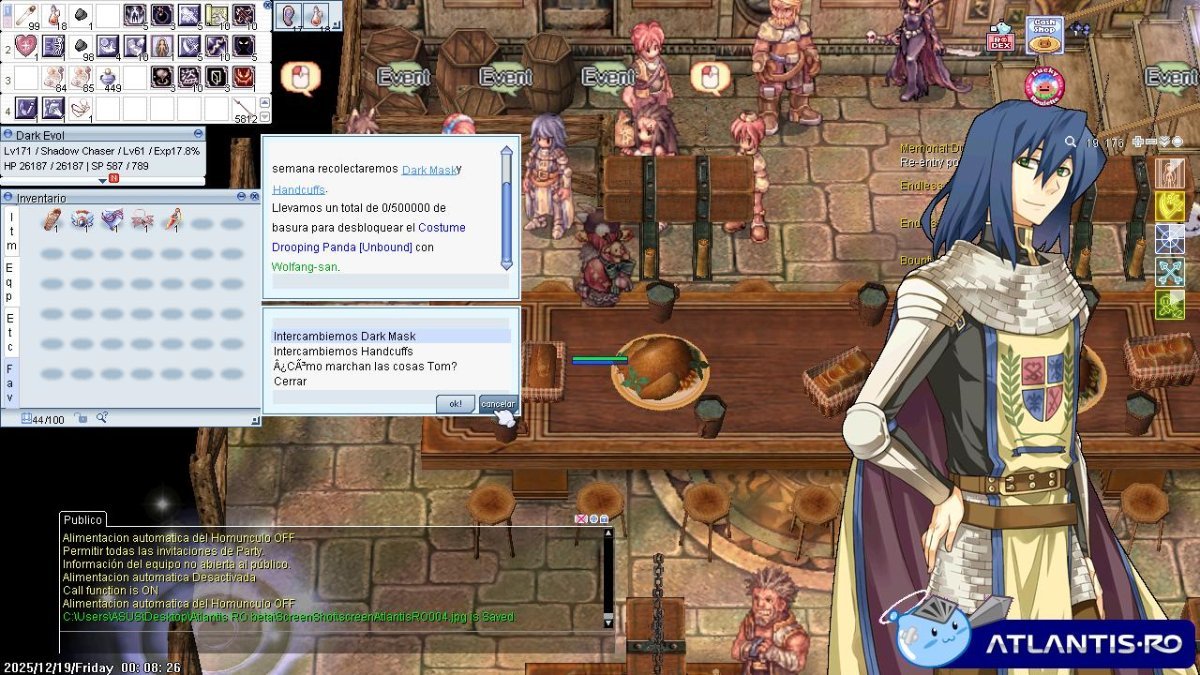Pick the 'marchan las cosas Tom?' reply
This screenshot has height=675, width=1200.
[x=365, y=366]
